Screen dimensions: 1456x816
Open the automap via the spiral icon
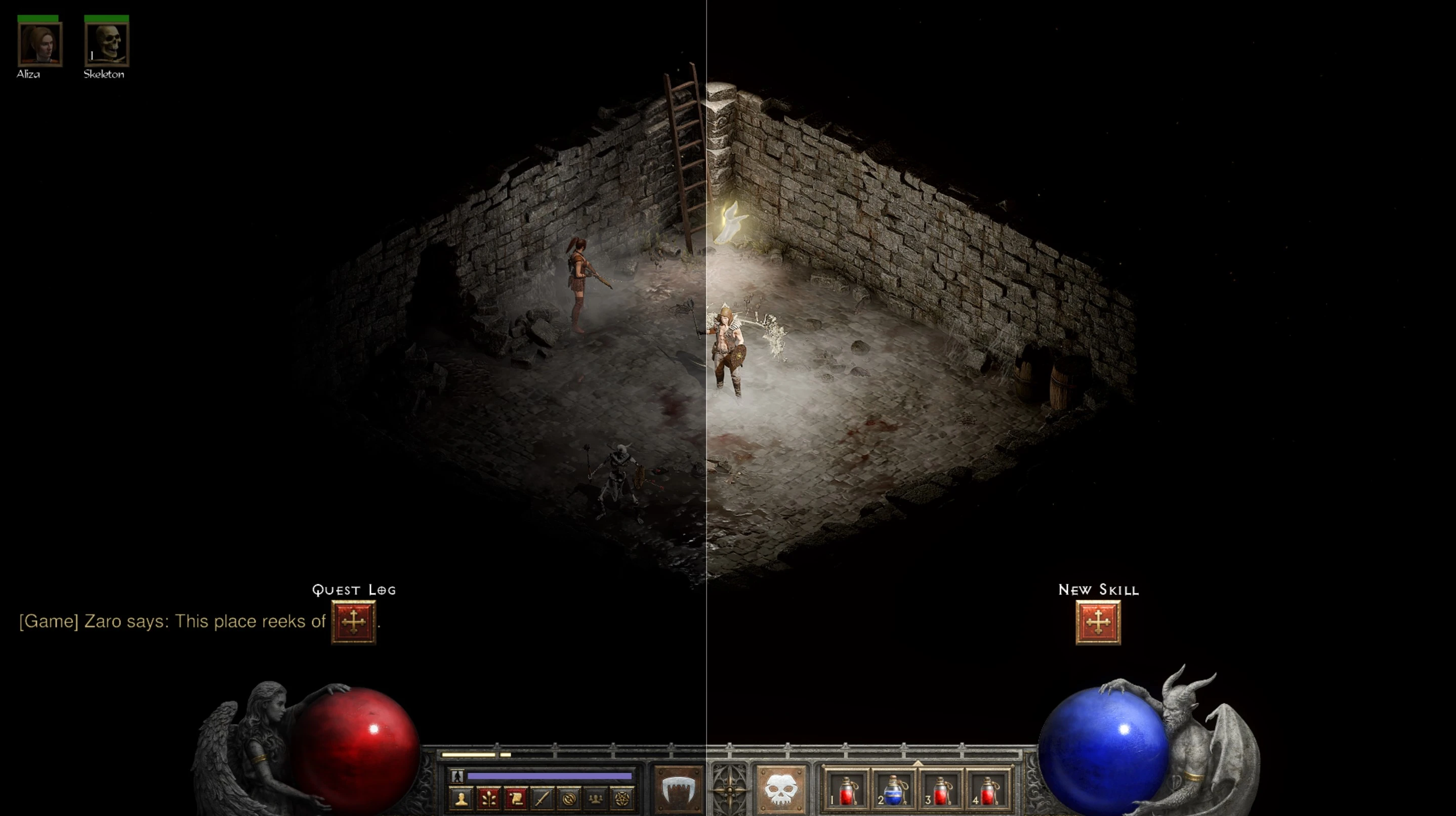569,800
